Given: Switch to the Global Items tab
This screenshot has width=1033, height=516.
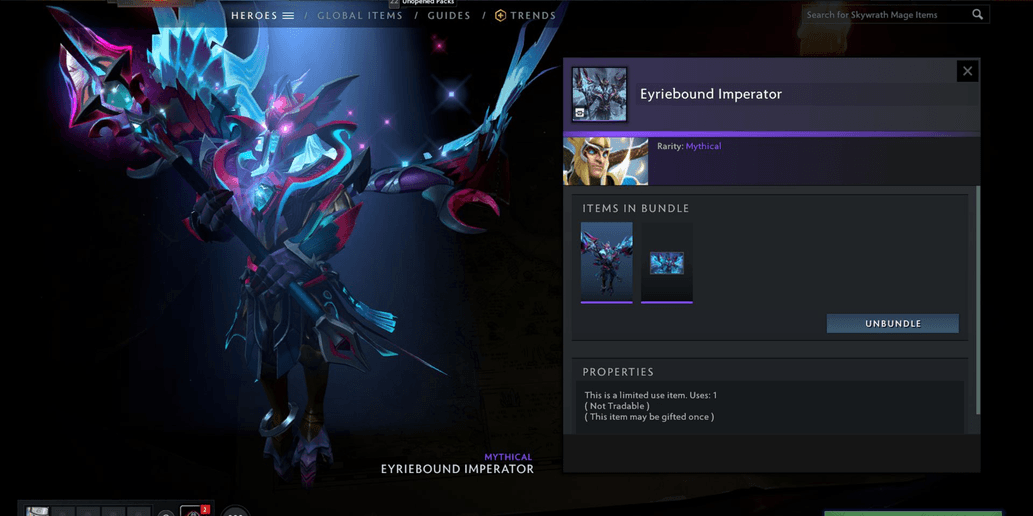Looking at the screenshot, I should click(360, 16).
